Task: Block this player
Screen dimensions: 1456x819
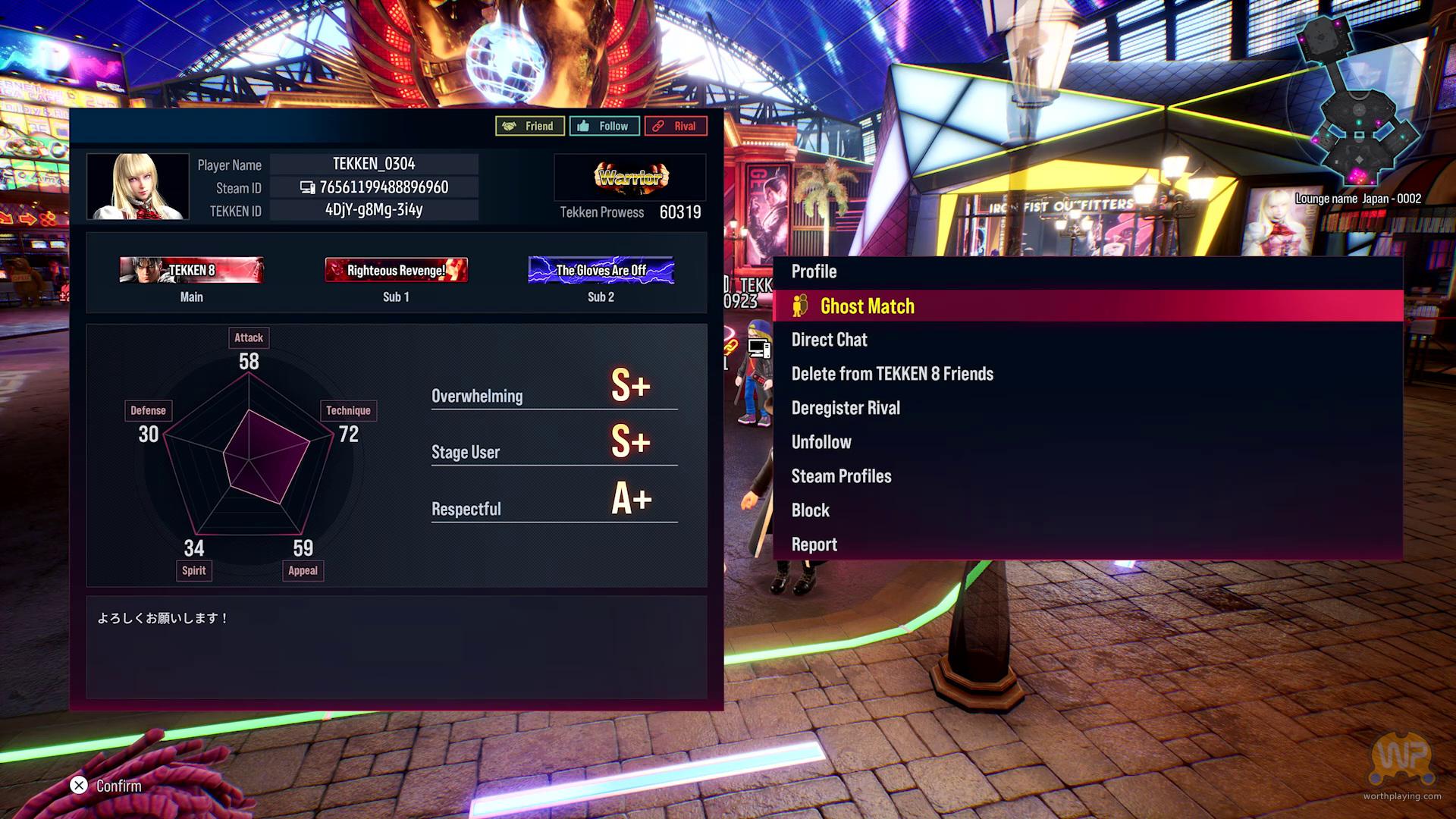Action: [x=810, y=511]
